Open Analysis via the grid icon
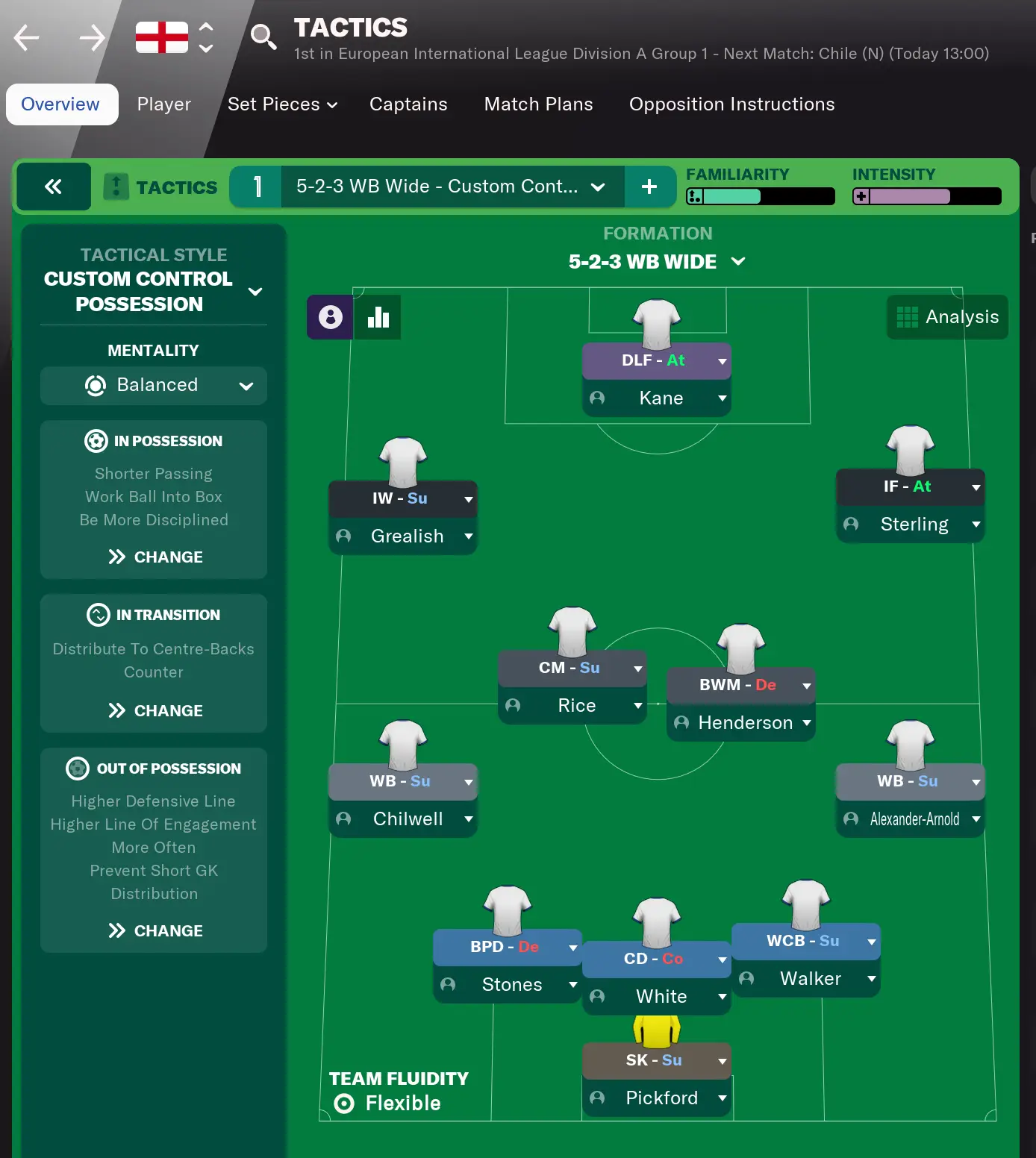Screen dimensions: 1036x1158 [908, 316]
